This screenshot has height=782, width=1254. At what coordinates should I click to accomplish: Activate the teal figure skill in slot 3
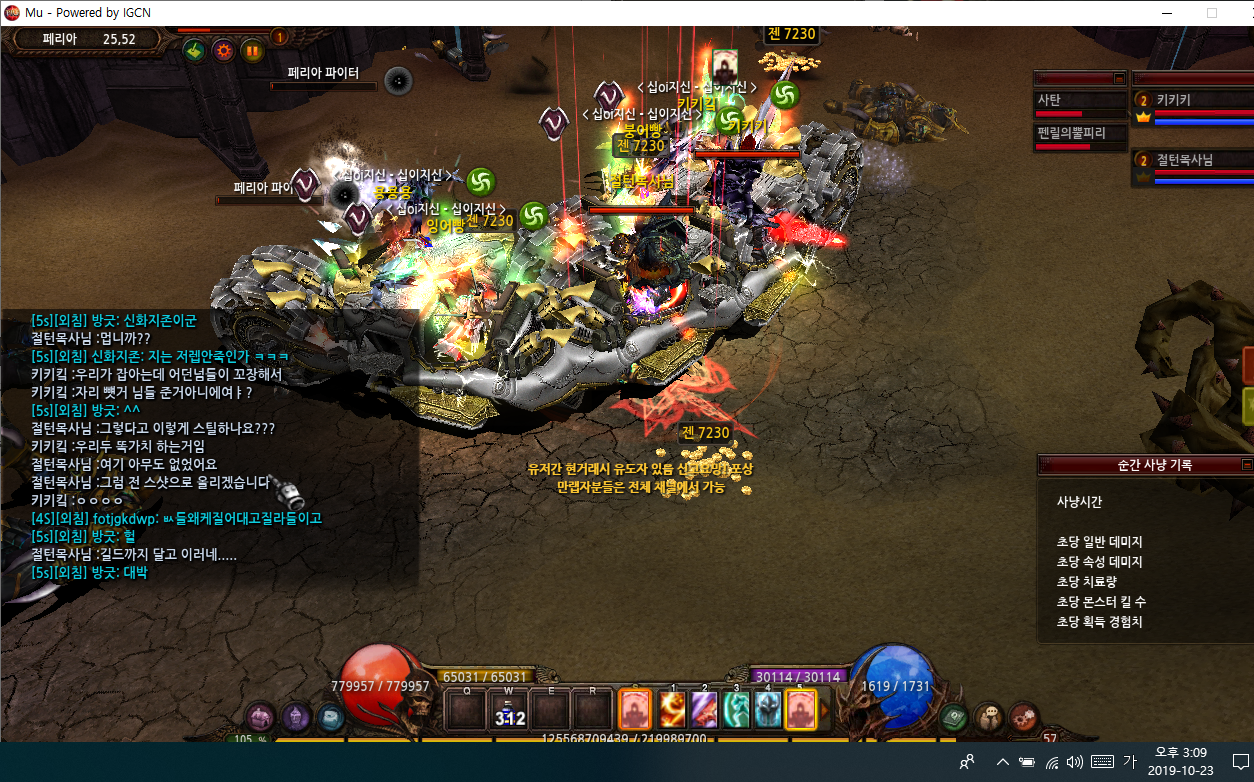735,710
